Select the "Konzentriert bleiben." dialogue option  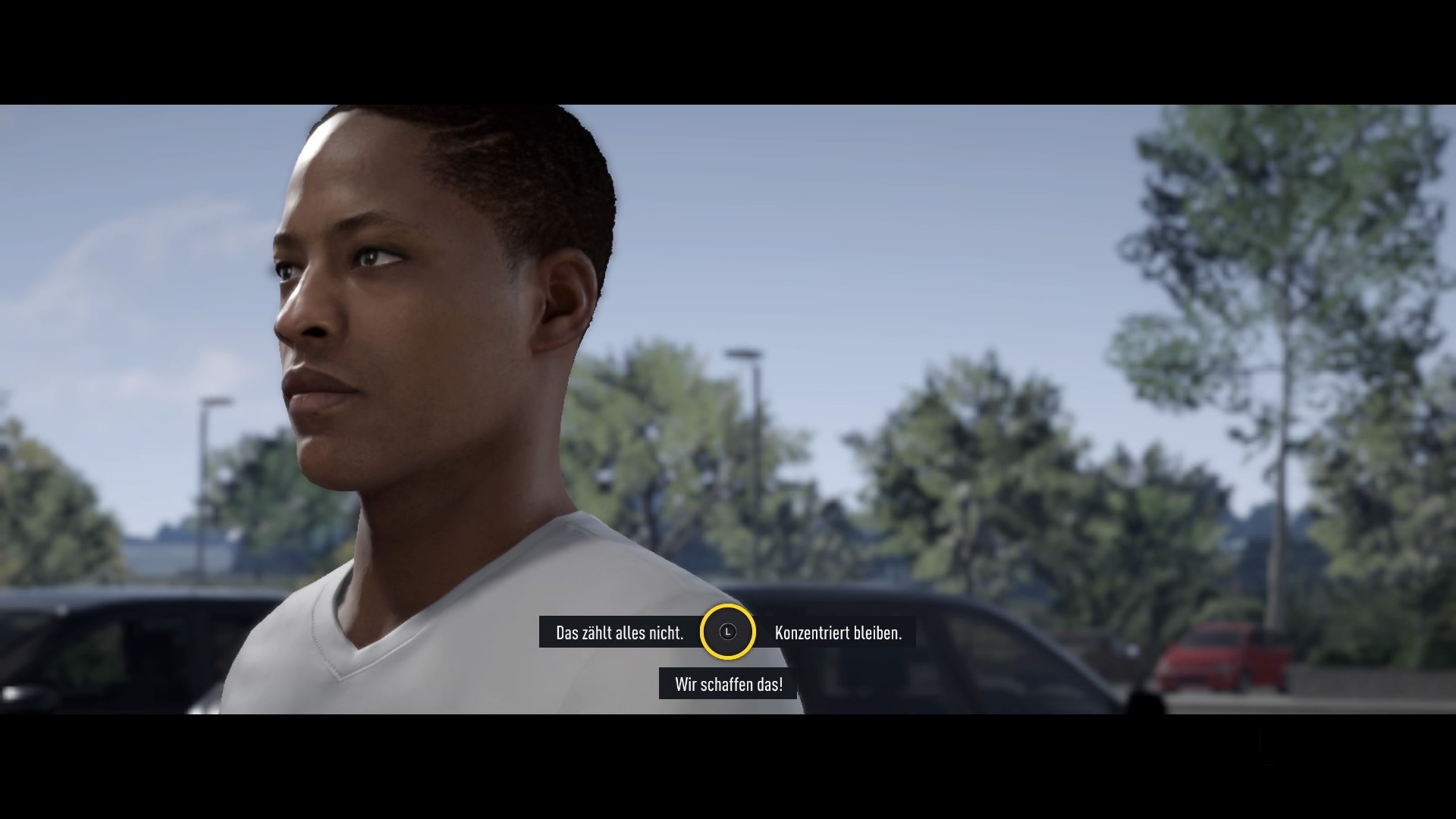[x=838, y=632]
